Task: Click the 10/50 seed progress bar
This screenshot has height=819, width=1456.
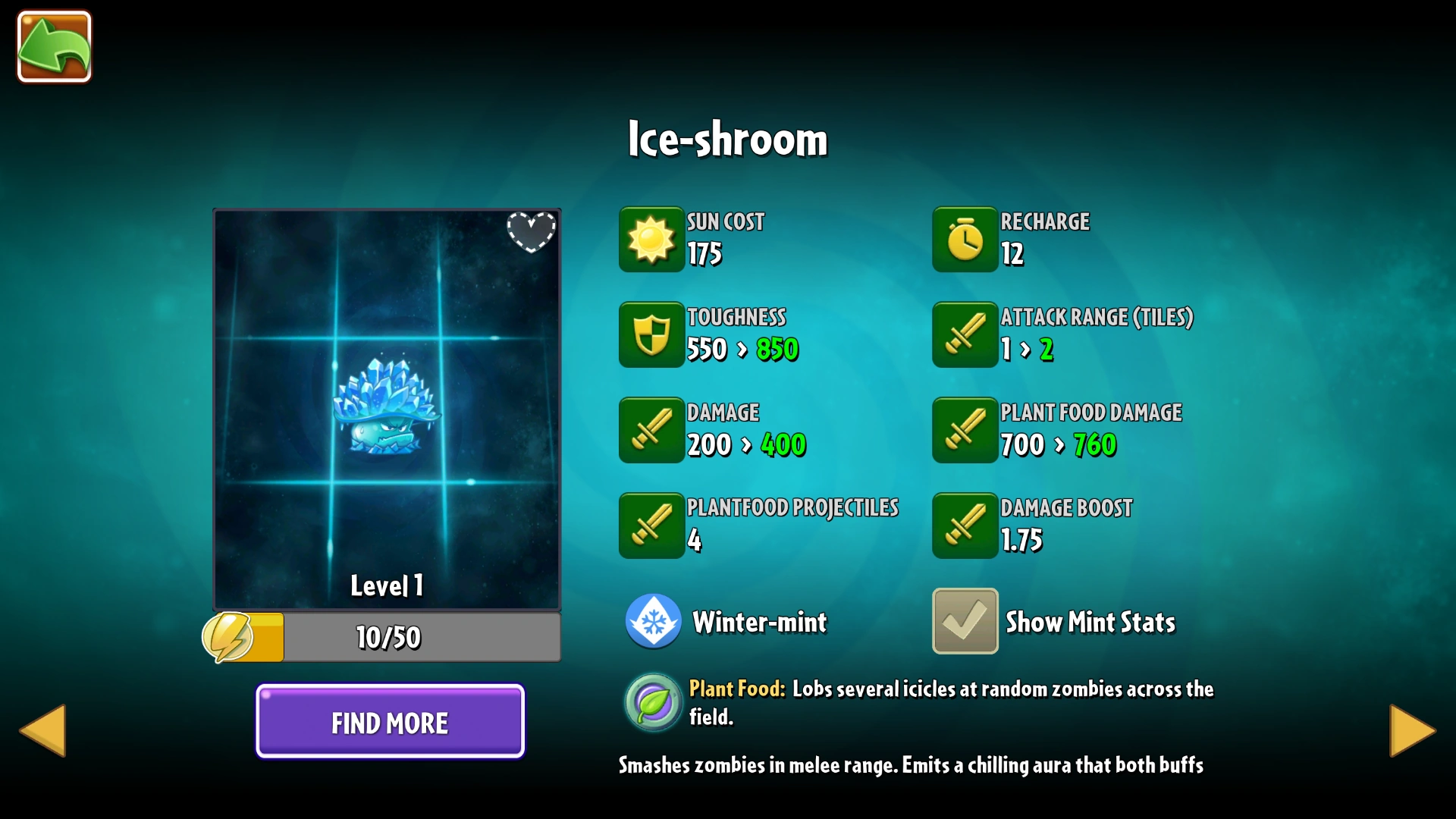Action: (x=422, y=637)
